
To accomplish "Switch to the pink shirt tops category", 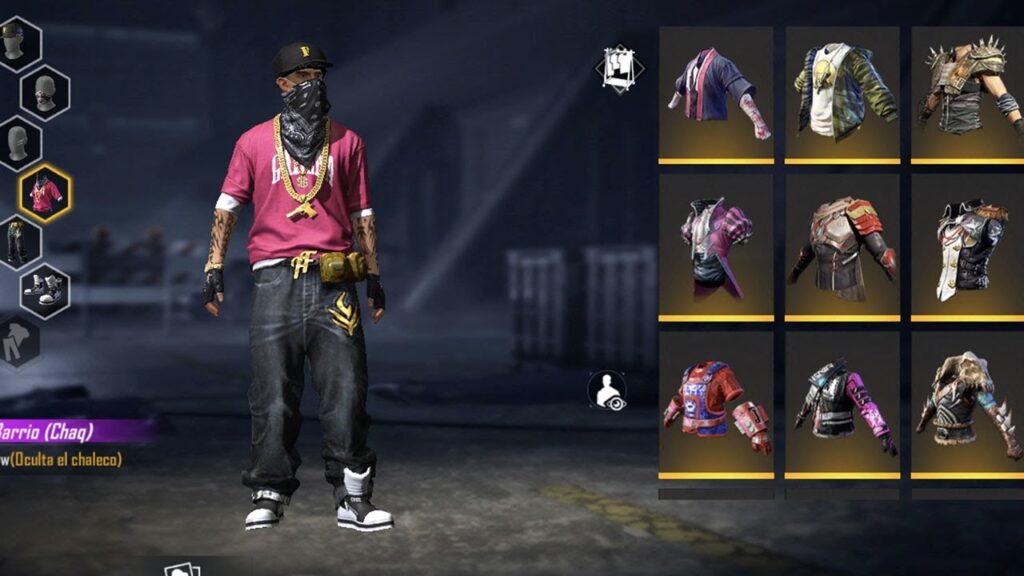I will coord(44,193).
